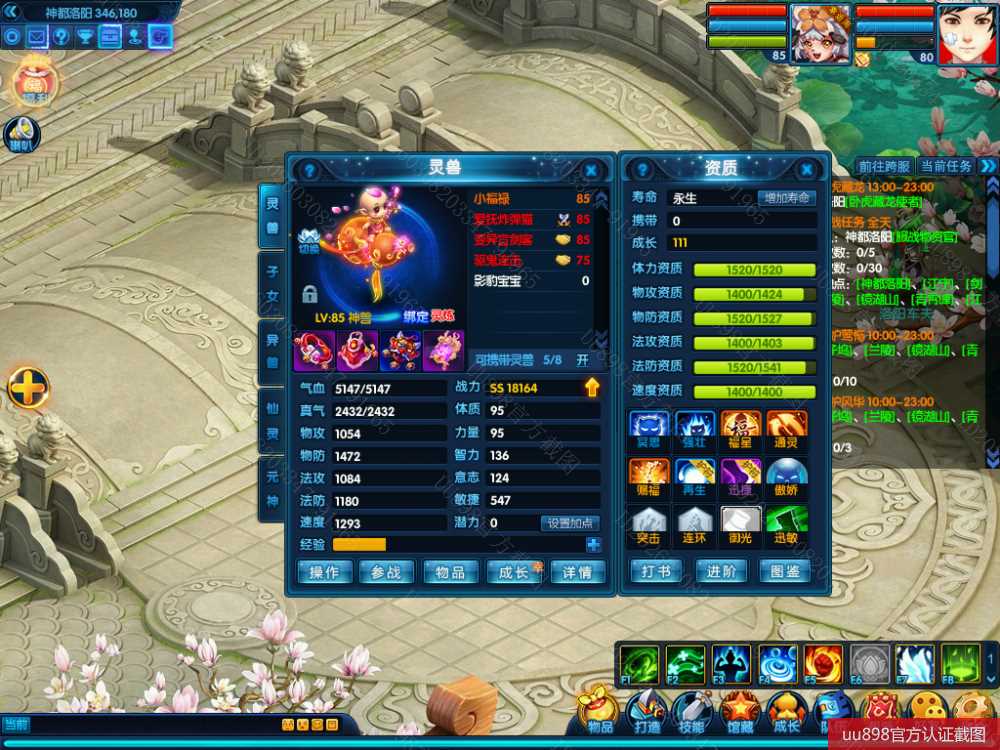Image resolution: width=1000 pixels, height=750 pixels.
Task: Click the 前往跨服 cross-server button
Action: pyautogui.click(x=884, y=166)
